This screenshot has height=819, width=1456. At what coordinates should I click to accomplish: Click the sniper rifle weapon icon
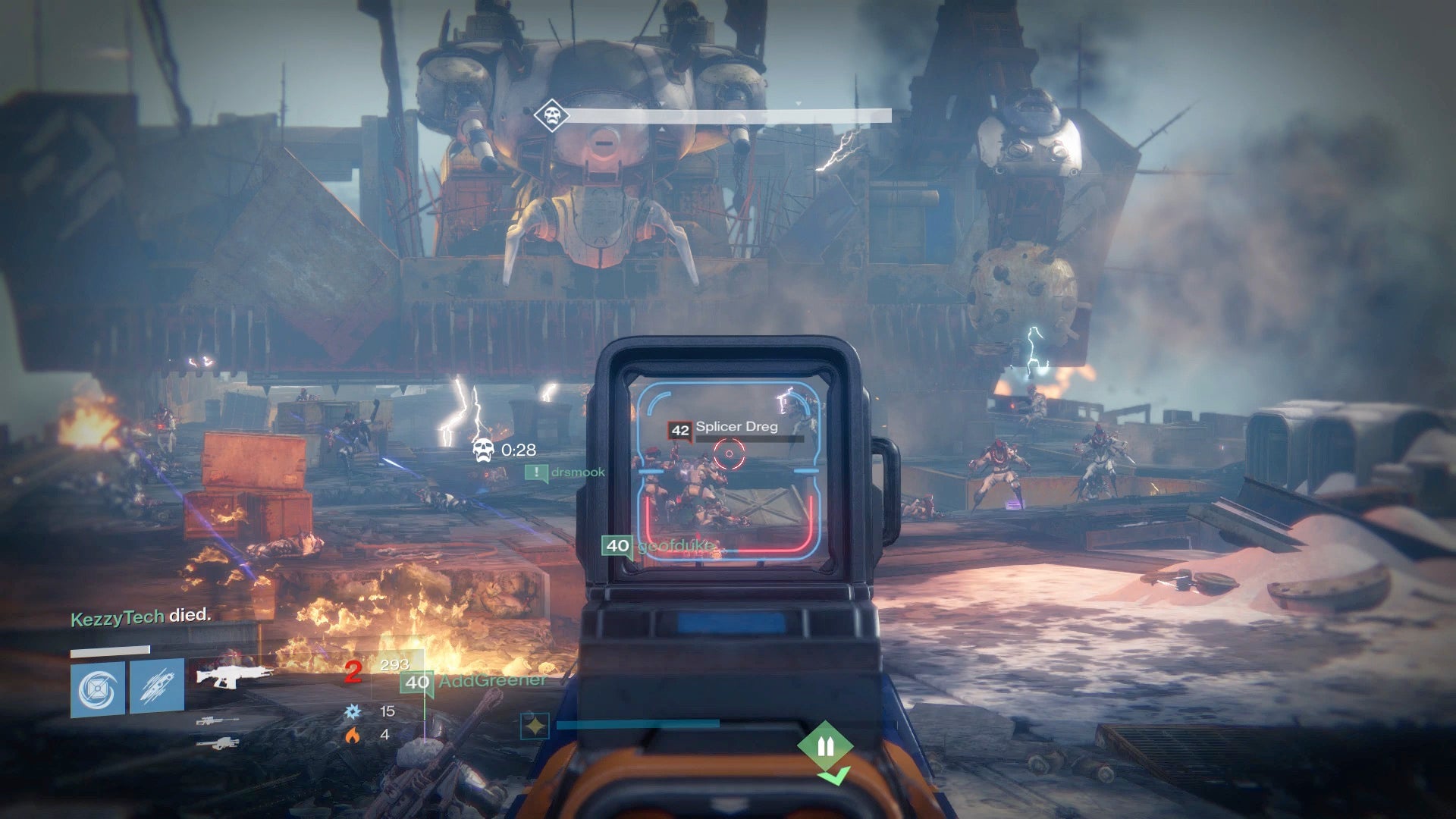pyautogui.click(x=219, y=720)
